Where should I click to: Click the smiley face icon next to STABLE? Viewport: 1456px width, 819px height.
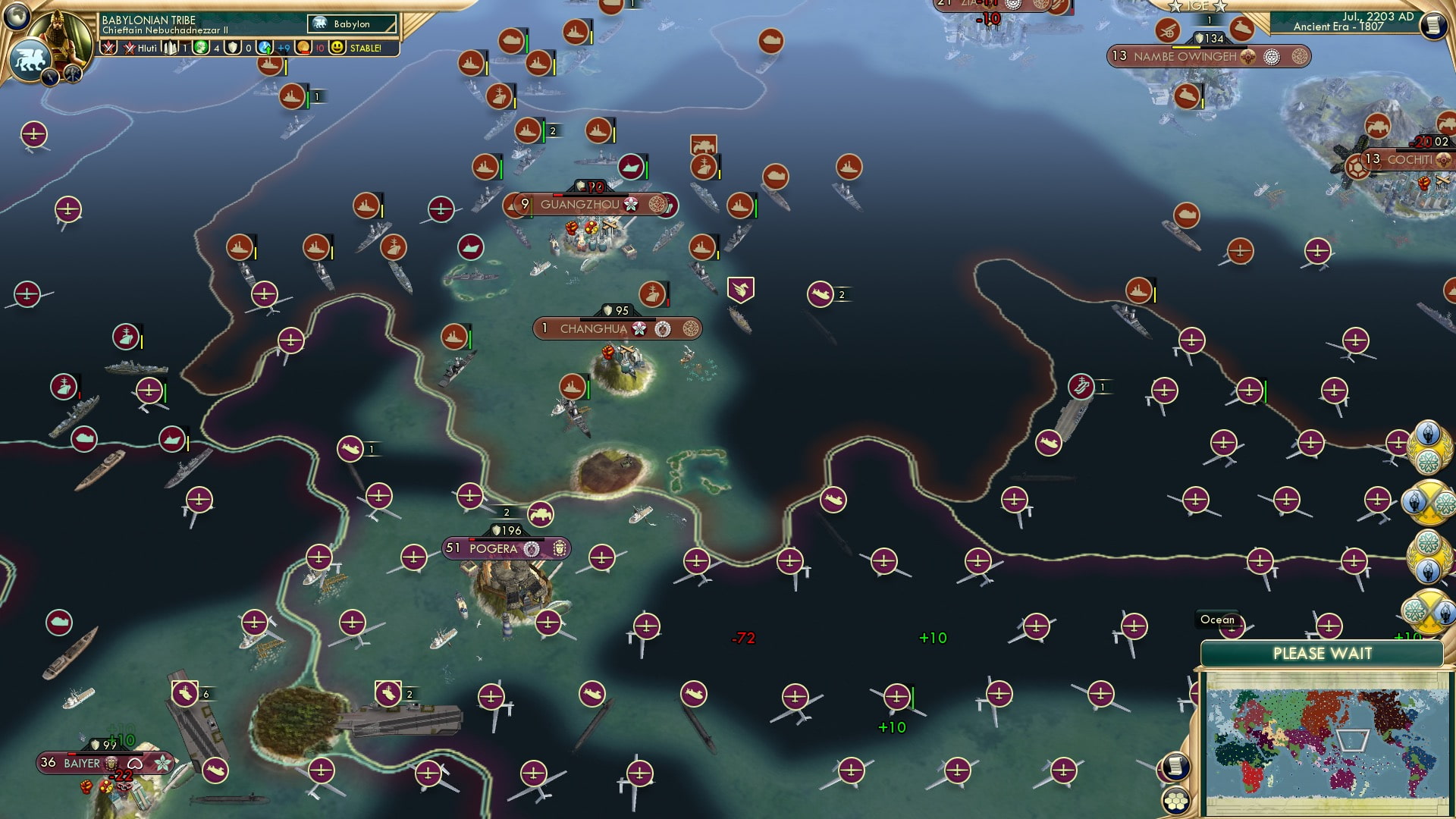click(337, 47)
